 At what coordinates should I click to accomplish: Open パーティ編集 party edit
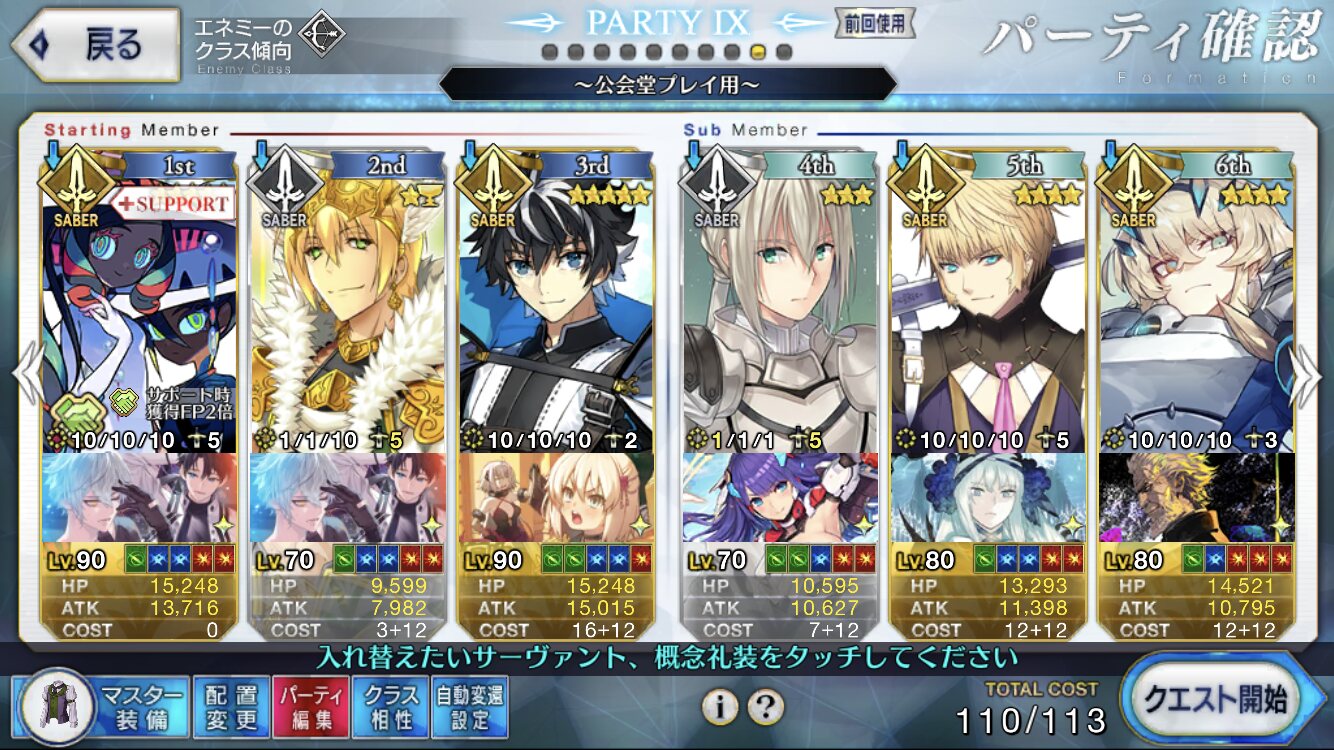coord(311,706)
